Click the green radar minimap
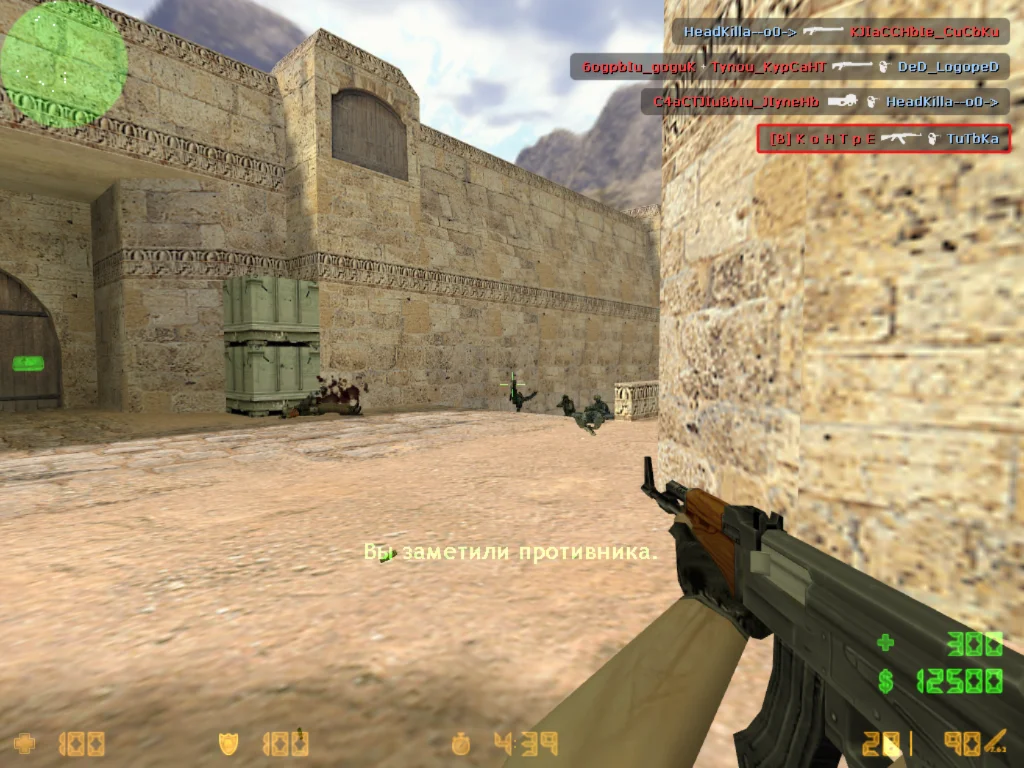The height and width of the screenshot is (768, 1024). [64, 64]
